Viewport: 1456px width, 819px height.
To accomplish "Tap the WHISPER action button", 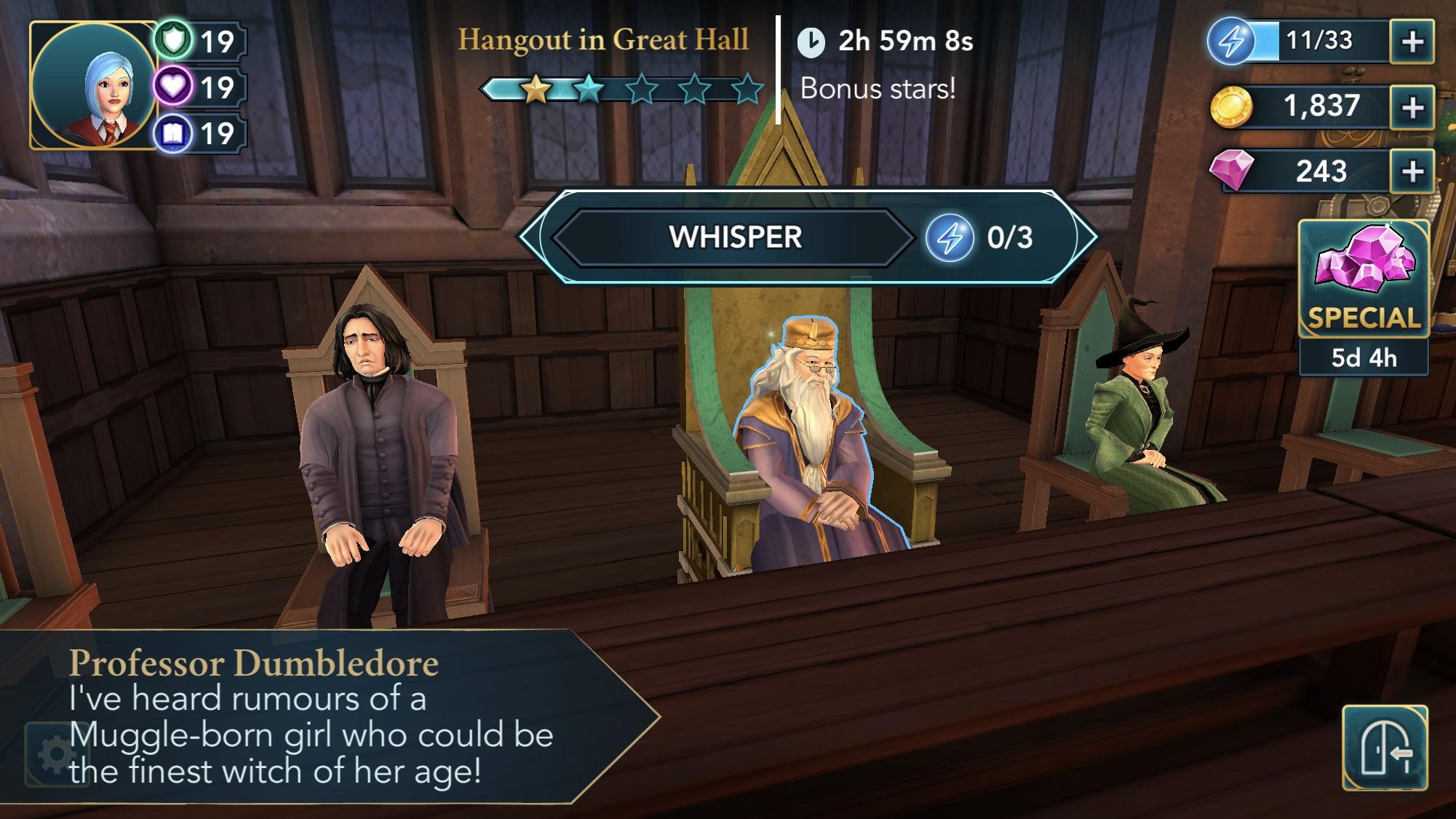I will click(735, 237).
